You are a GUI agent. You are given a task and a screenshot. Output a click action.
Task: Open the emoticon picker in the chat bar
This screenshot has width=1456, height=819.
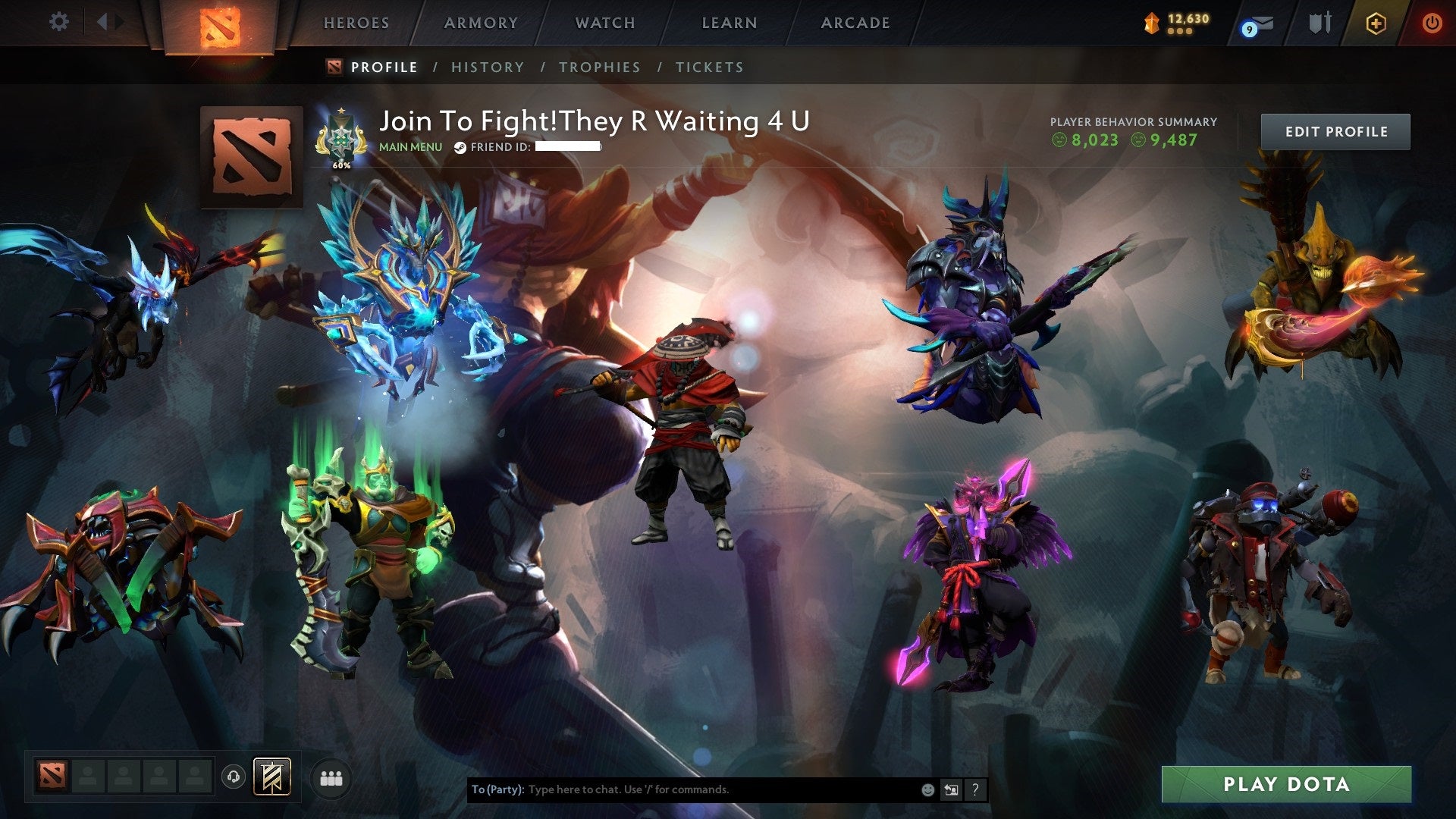(928, 789)
